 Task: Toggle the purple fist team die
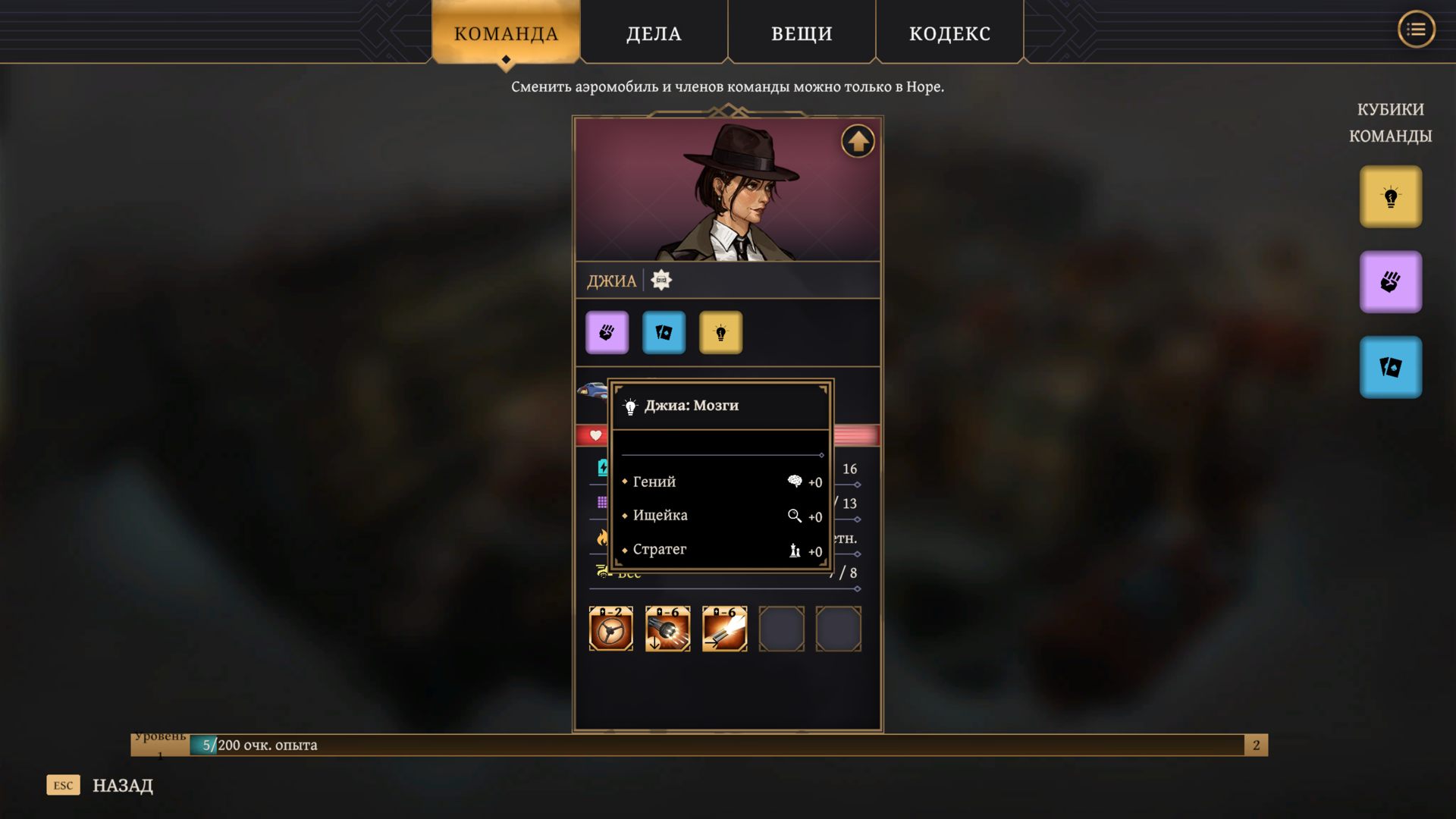point(1390,281)
